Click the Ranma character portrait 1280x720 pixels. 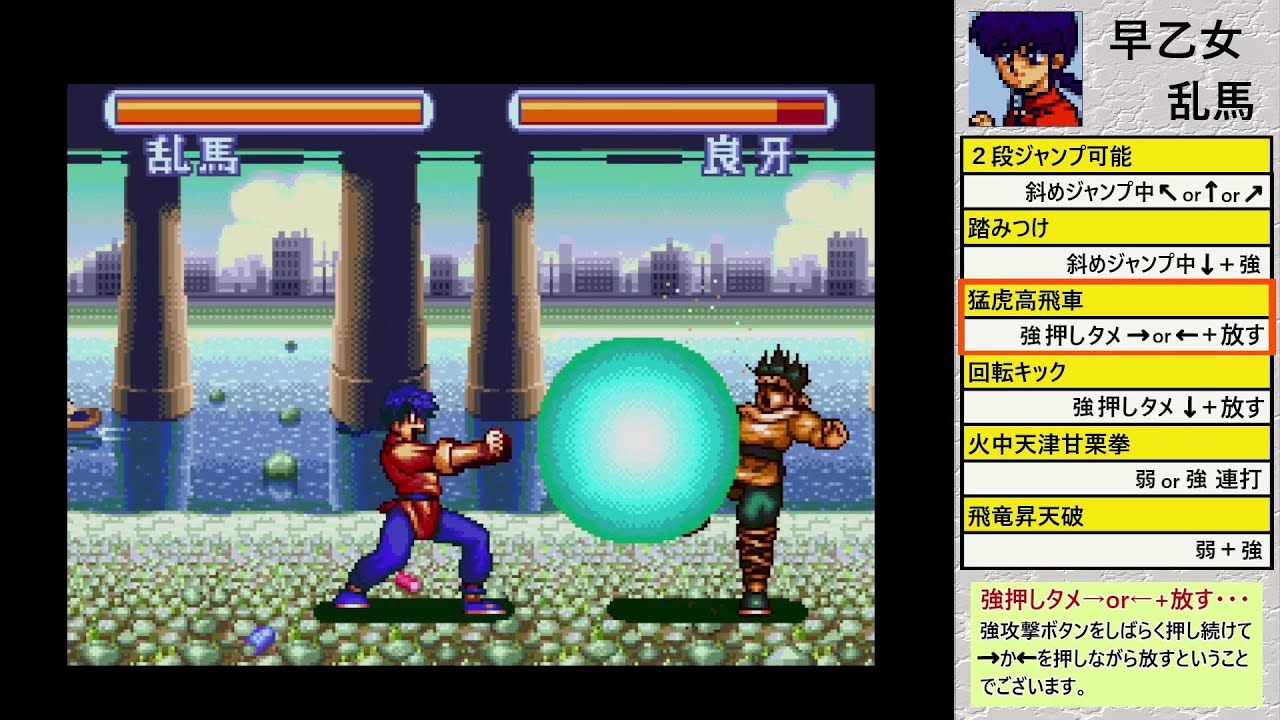(x=1011, y=68)
